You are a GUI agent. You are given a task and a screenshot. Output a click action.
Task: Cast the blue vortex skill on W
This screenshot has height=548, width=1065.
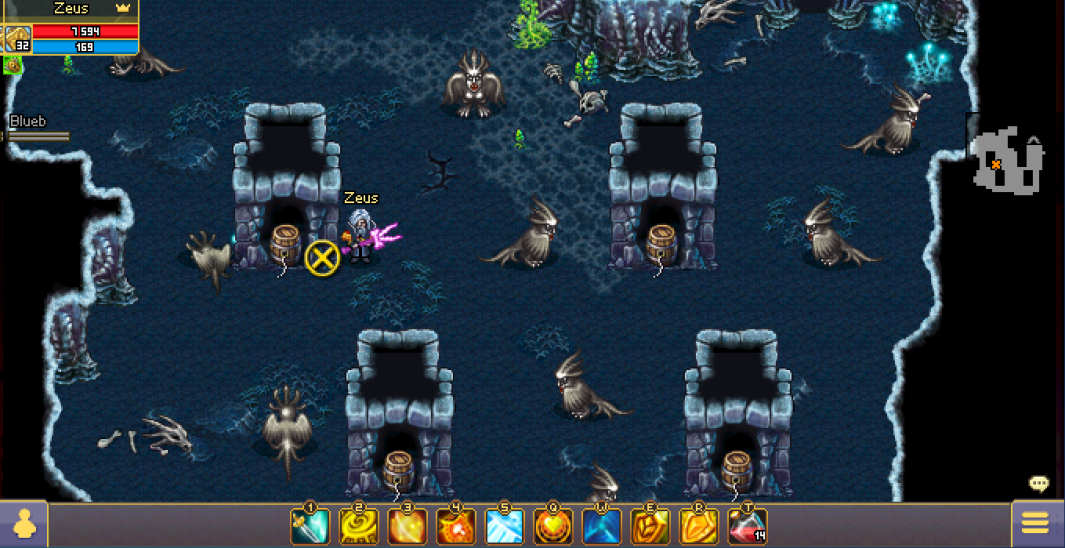(x=601, y=526)
